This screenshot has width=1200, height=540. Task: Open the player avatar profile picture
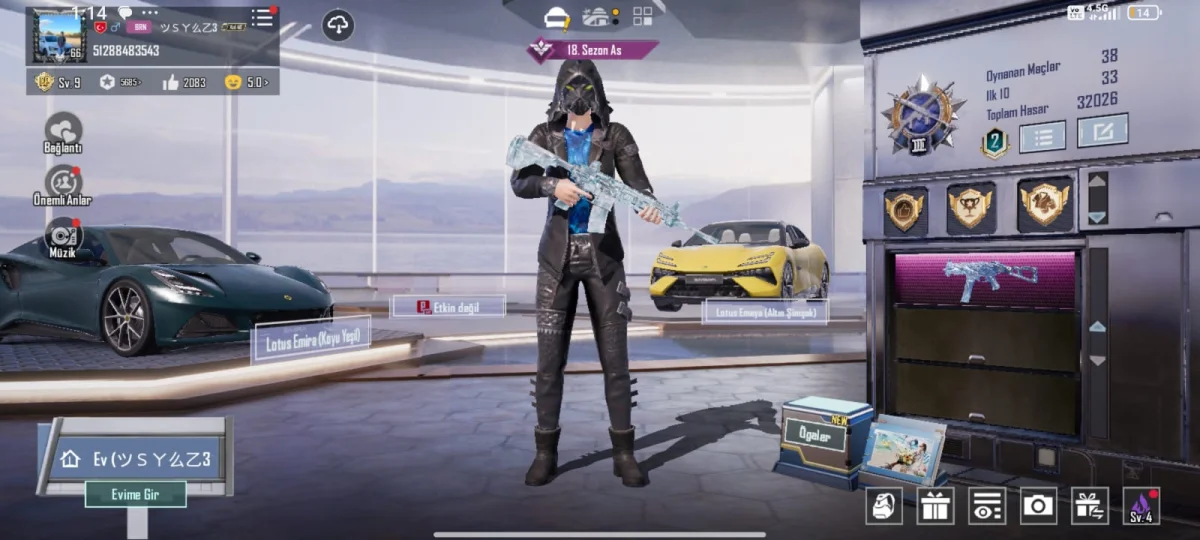(x=58, y=35)
